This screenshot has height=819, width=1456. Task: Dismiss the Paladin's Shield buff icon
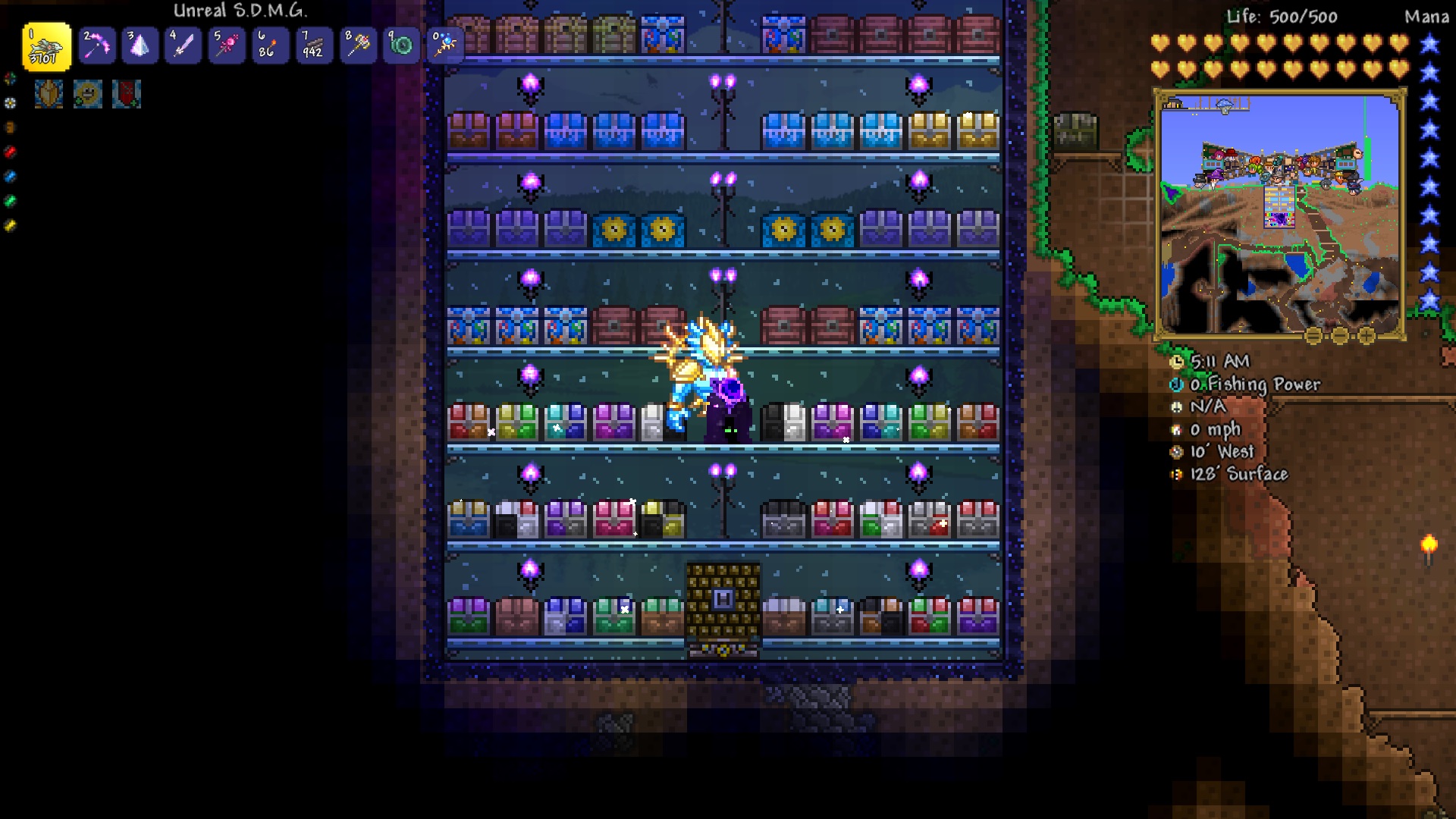(x=48, y=94)
